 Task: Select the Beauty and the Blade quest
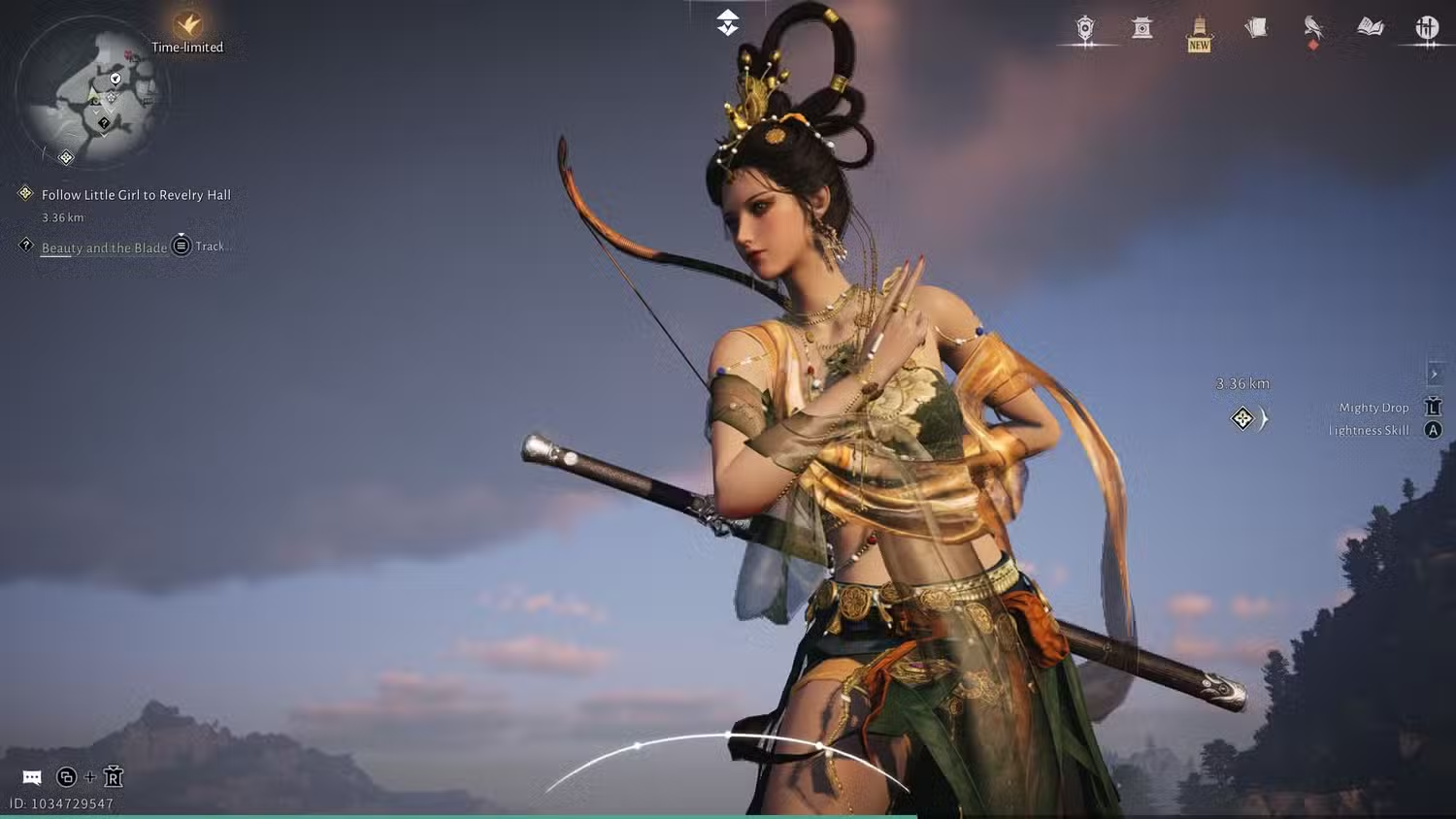click(104, 247)
